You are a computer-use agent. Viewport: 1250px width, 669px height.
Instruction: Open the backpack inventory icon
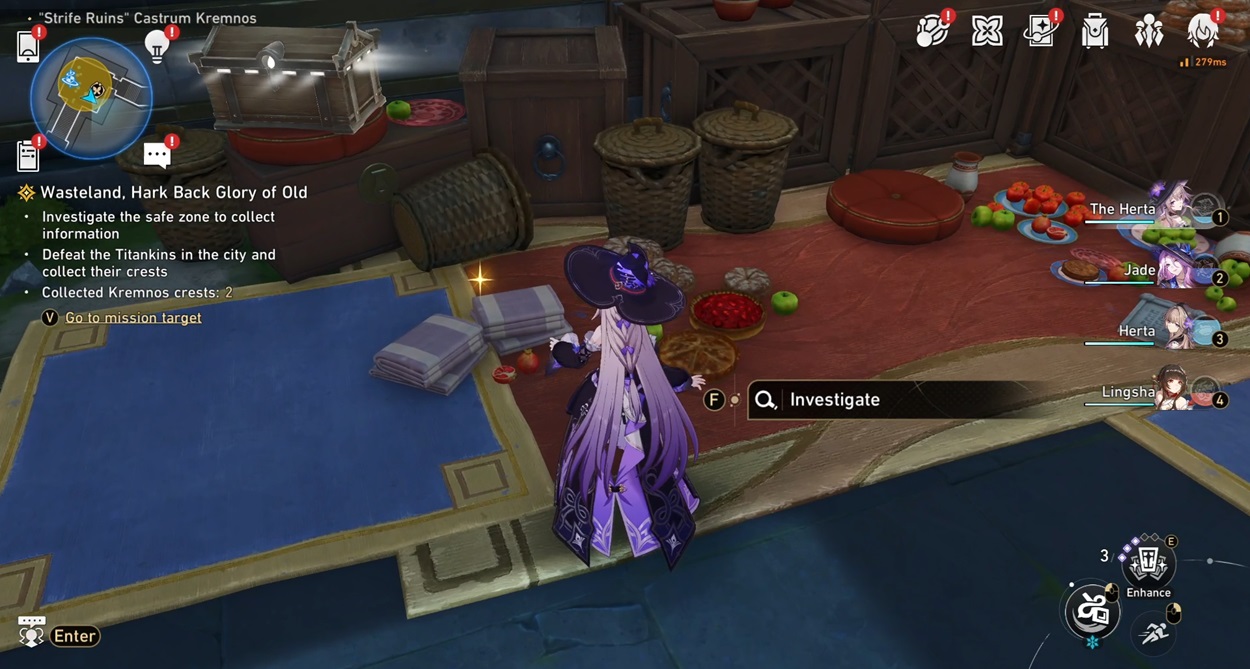(1095, 31)
